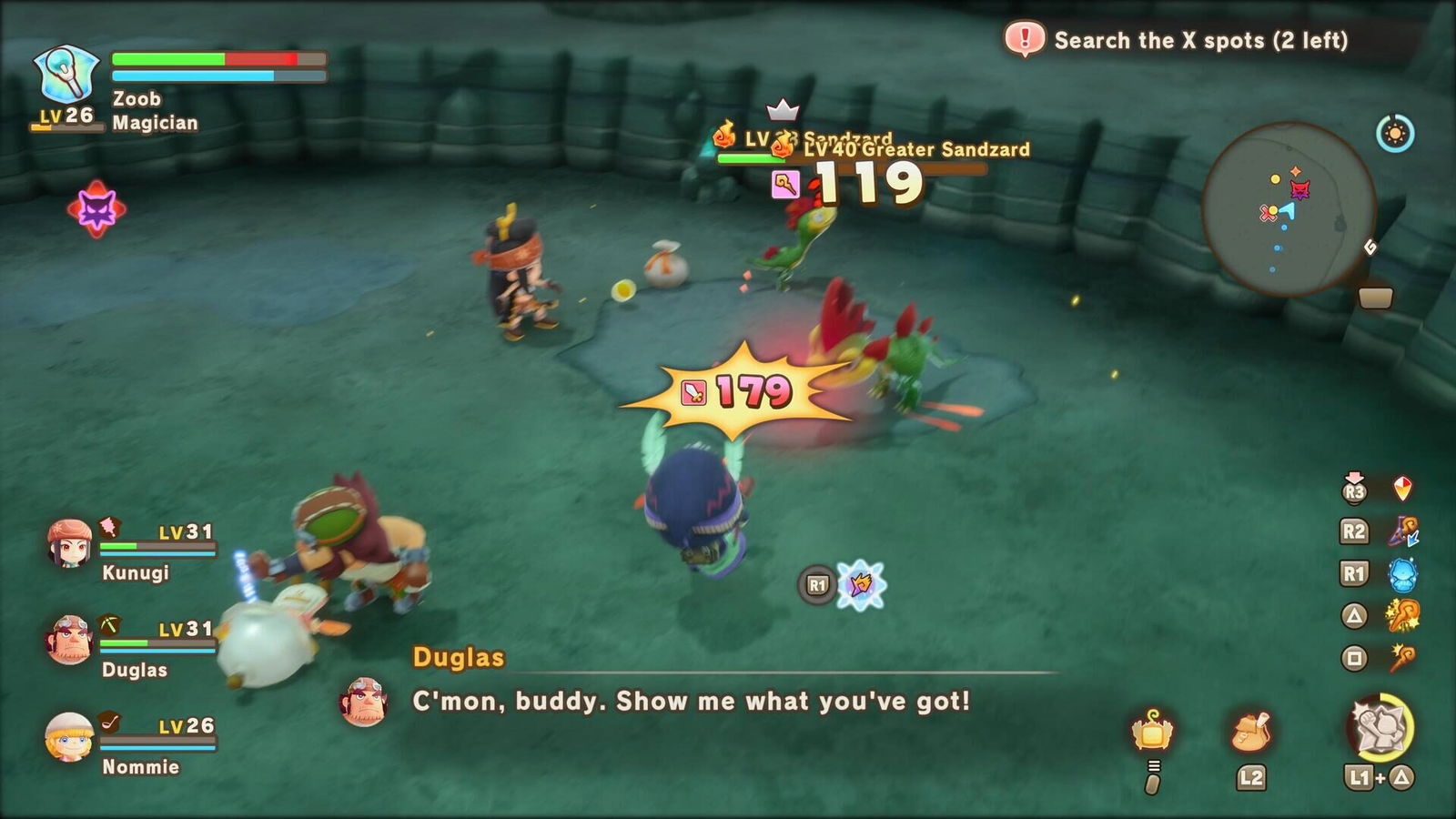Use the sparkling charged staff attack icon
The width and height of the screenshot is (1456, 819).
click(x=1402, y=616)
